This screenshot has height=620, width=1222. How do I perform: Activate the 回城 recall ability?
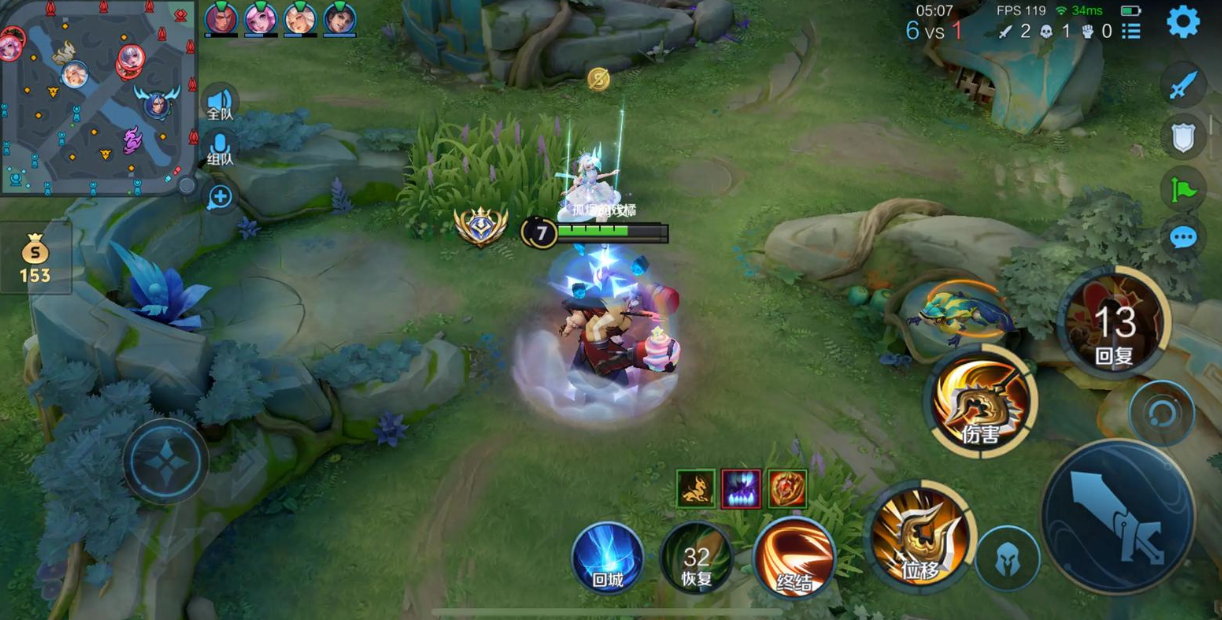coord(608,557)
